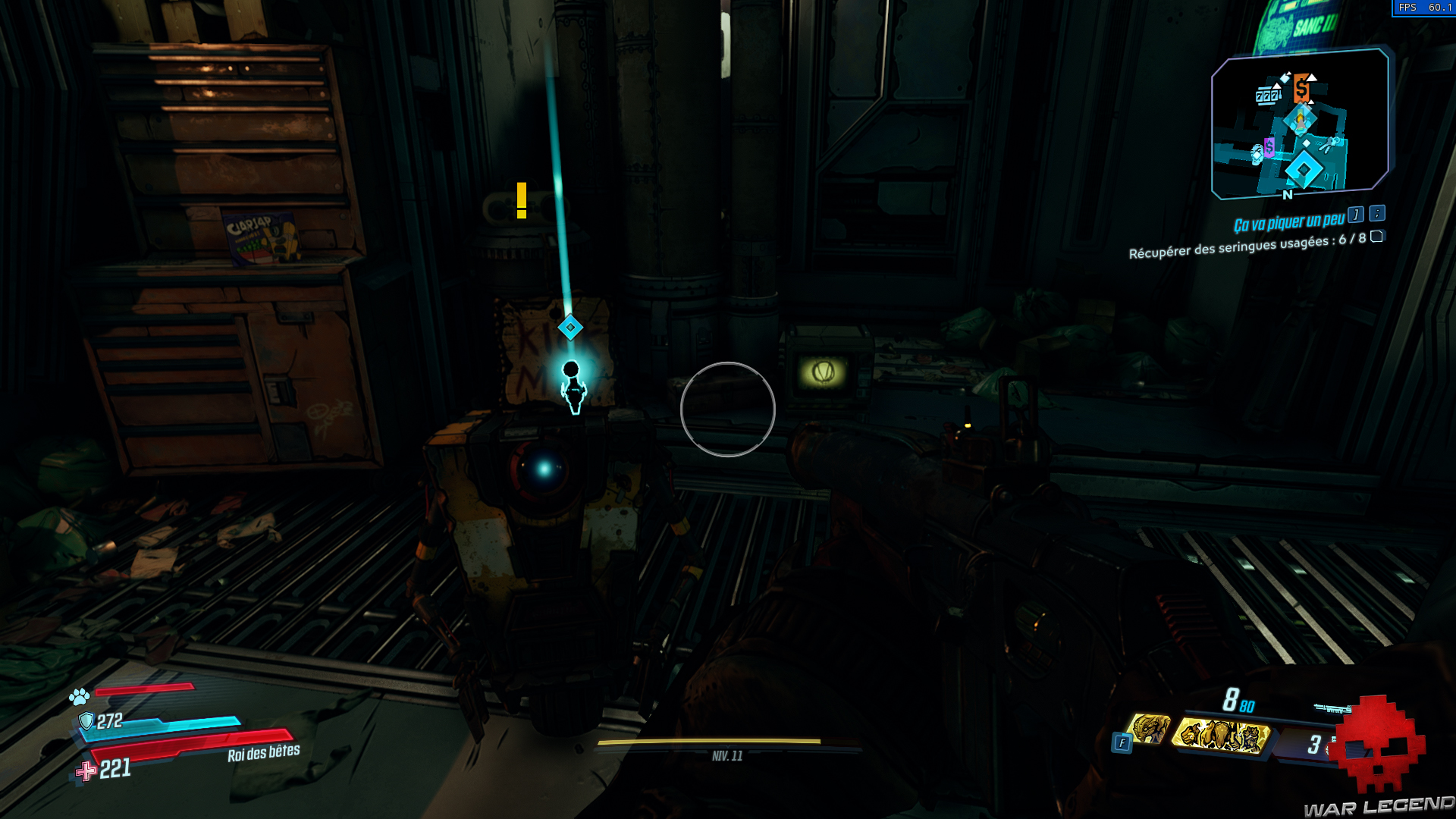
Task: Open the quest 'Ça va piquer un peu'
Action: (x=1289, y=221)
